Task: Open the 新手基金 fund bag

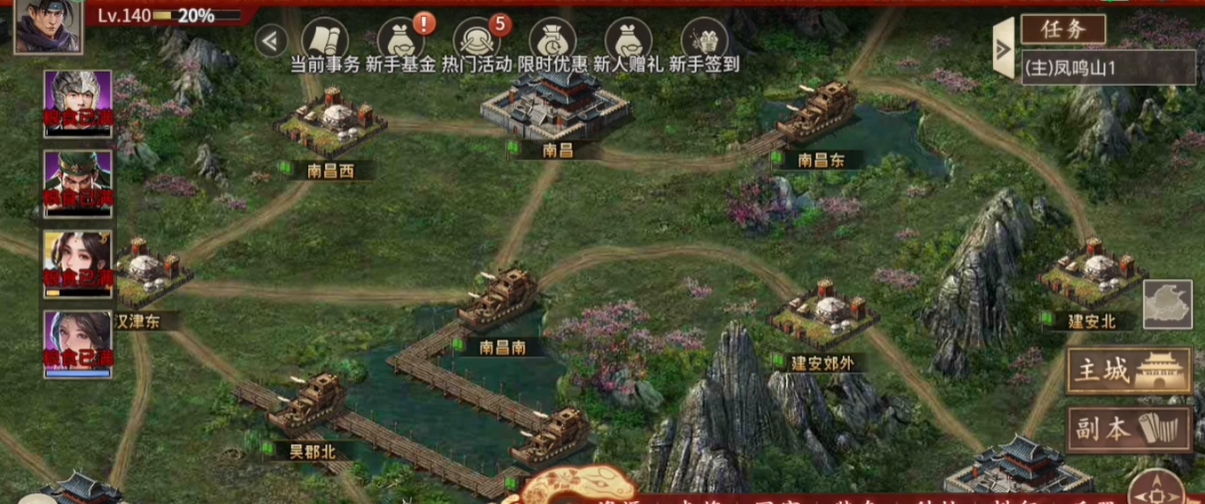Action: coord(399,41)
